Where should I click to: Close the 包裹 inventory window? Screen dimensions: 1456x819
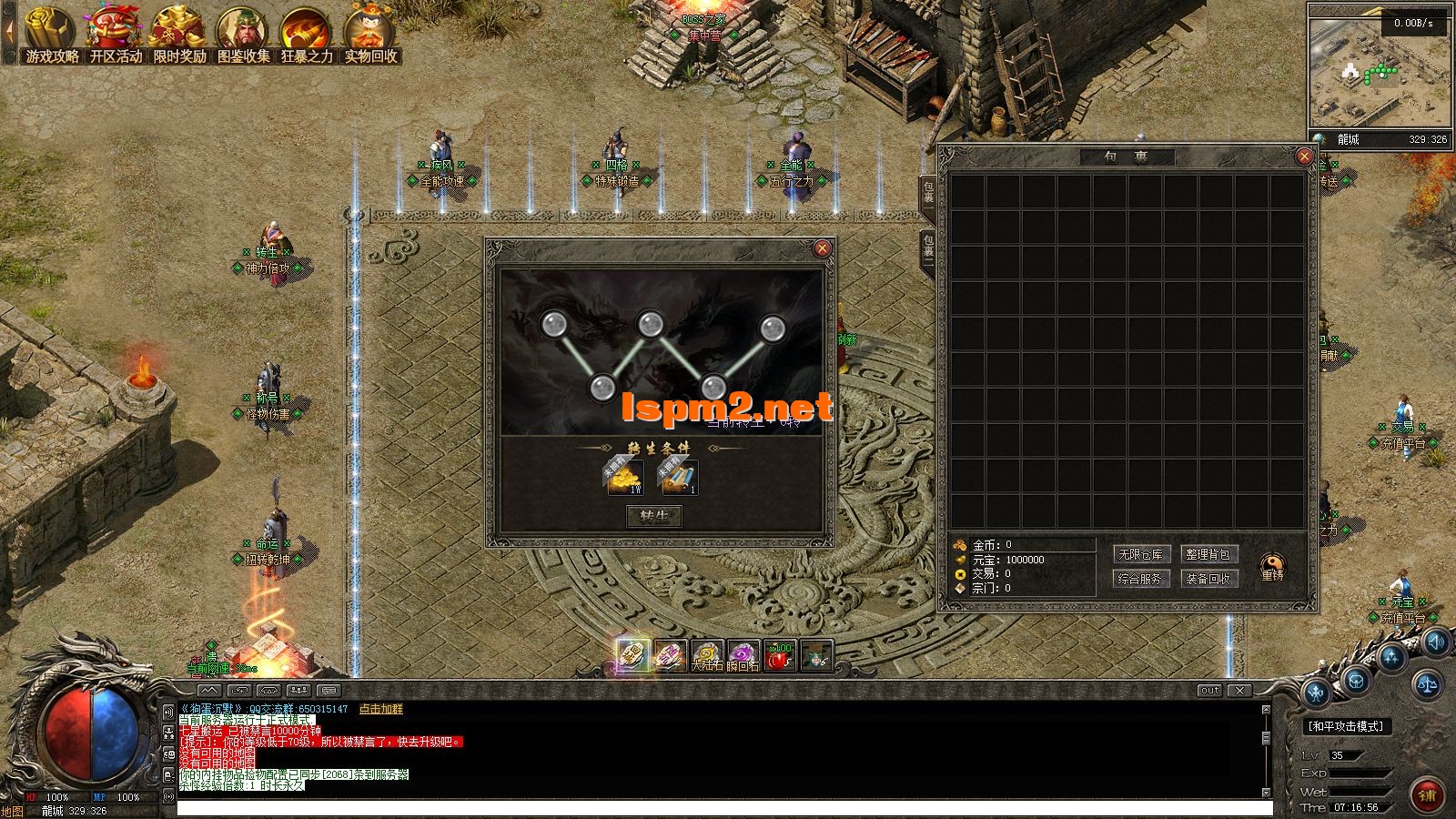pos(1304,157)
